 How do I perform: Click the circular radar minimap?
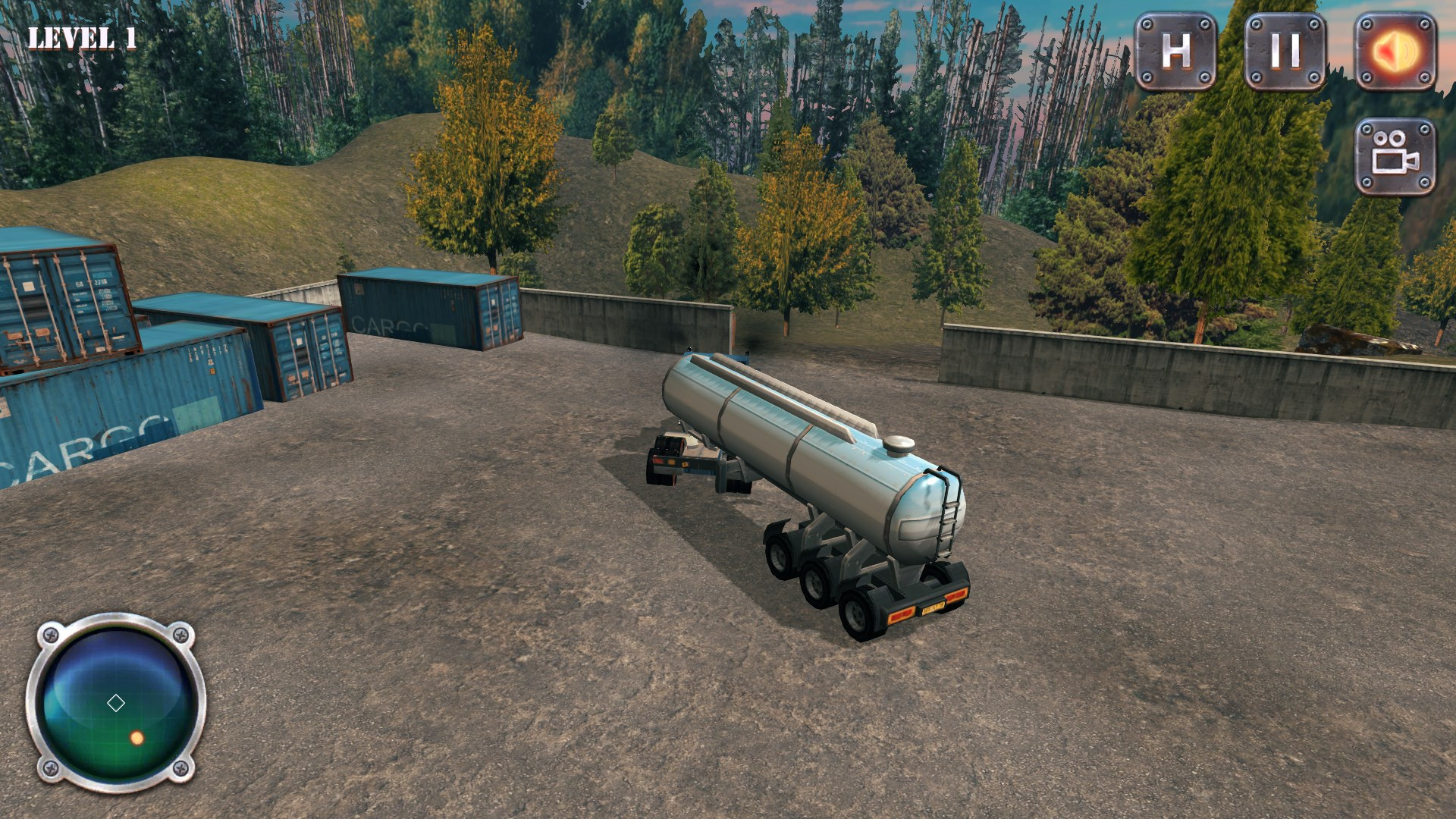(x=116, y=703)
